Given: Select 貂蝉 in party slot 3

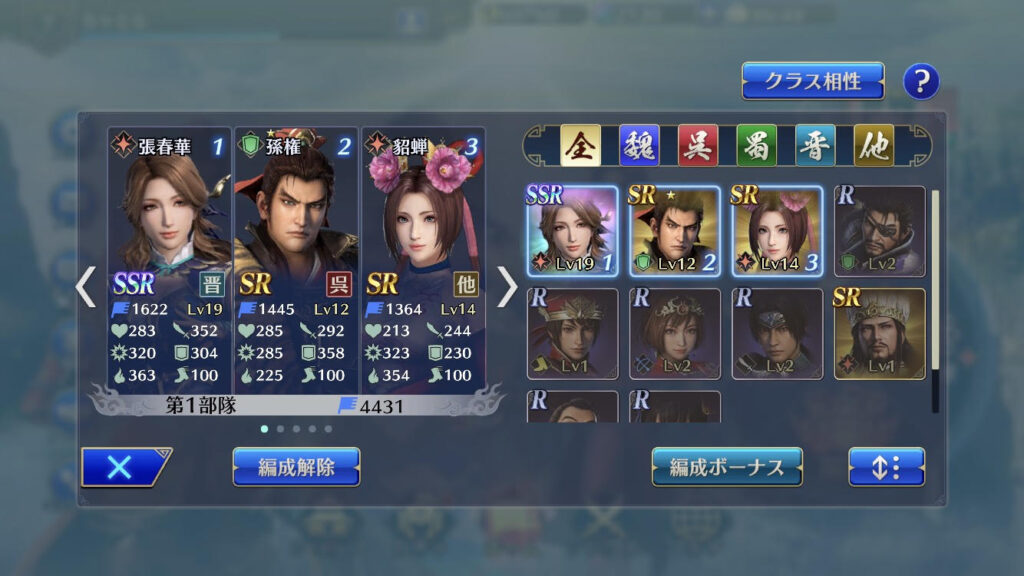Looking at the screenshot, I should (x=422, y=260).
